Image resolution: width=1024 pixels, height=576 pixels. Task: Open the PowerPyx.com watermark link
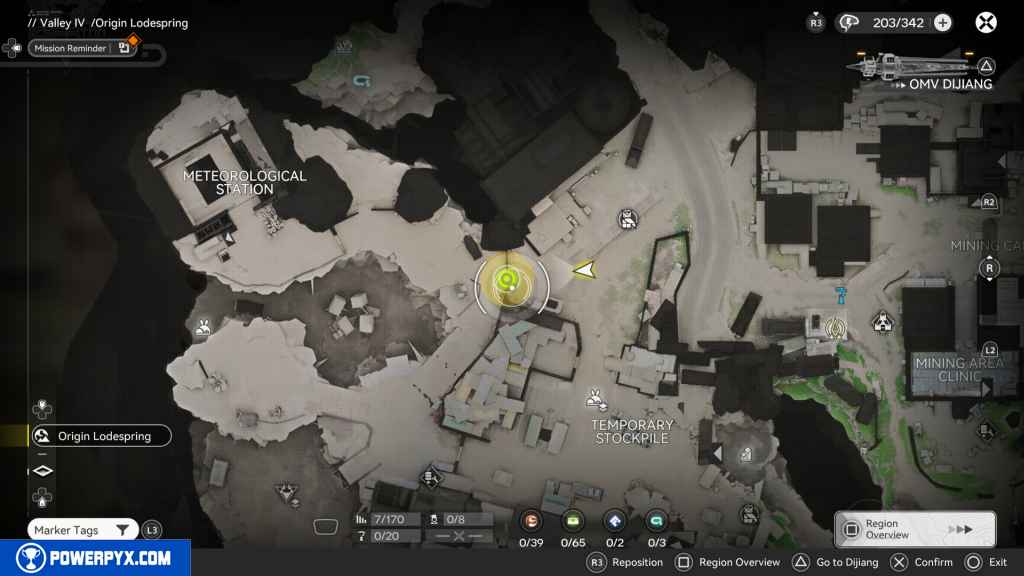95,558
